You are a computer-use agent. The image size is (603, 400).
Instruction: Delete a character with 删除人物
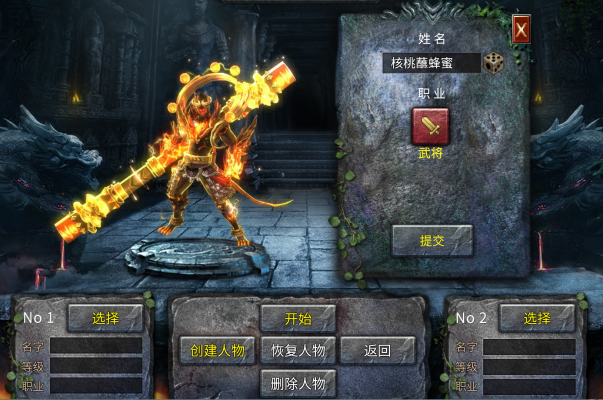click(x=298, y=382)
